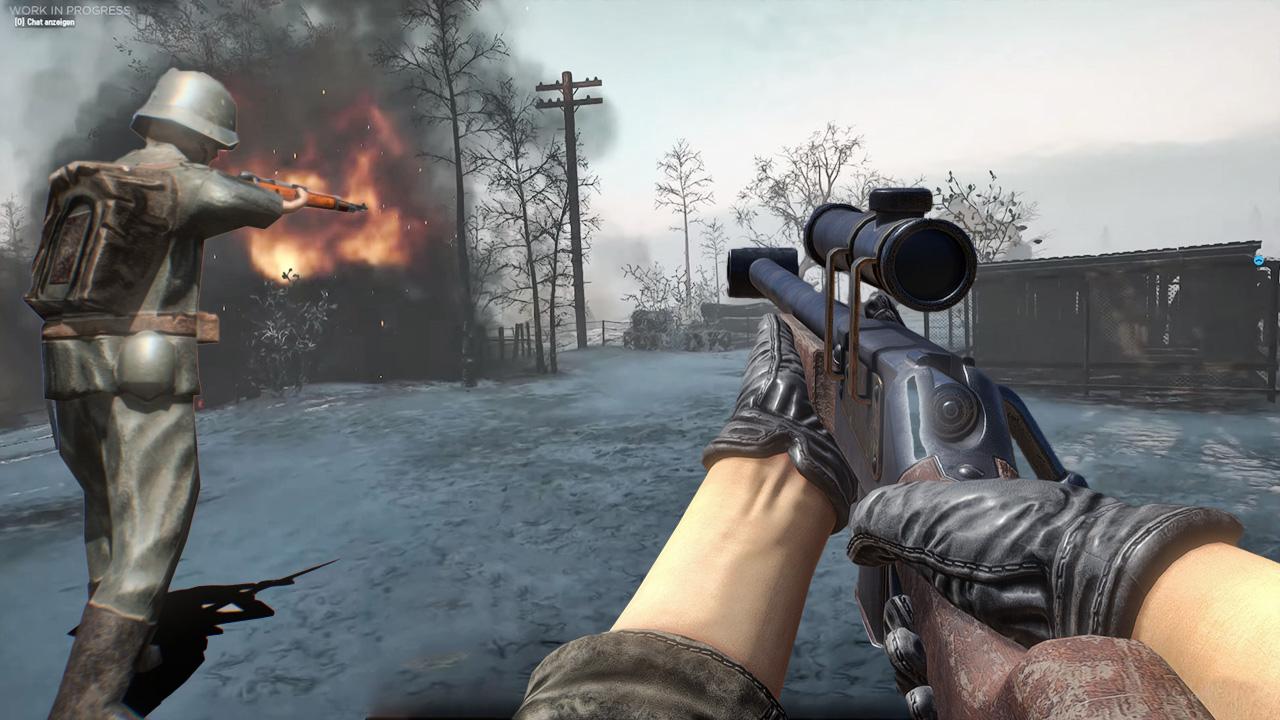
Task: Click the blue teammate marker icon
Action: click(1259, 260)
